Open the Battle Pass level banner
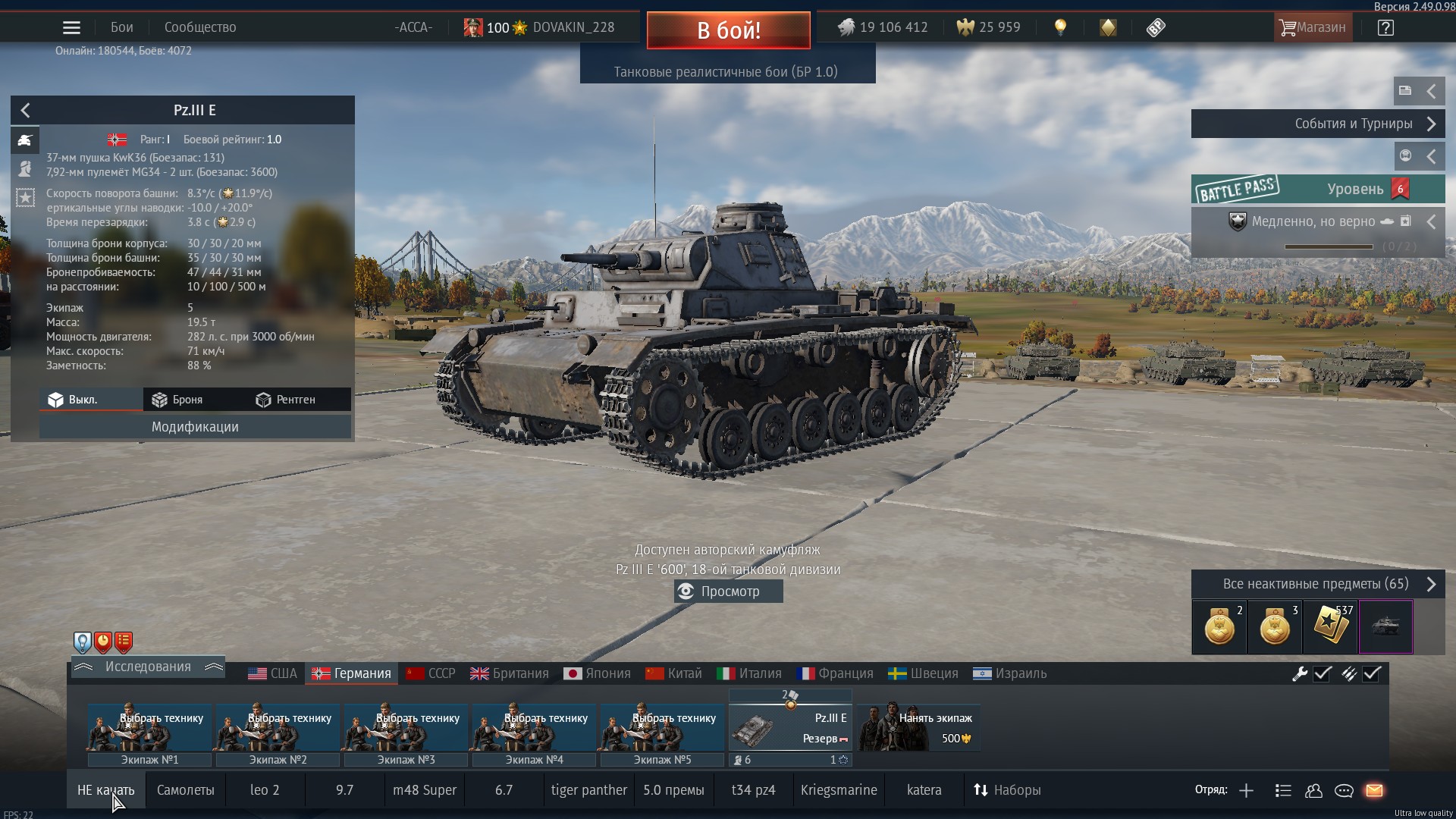Image resolution: width=1456 pixels, height=819 pixels. coord(1317,189)
